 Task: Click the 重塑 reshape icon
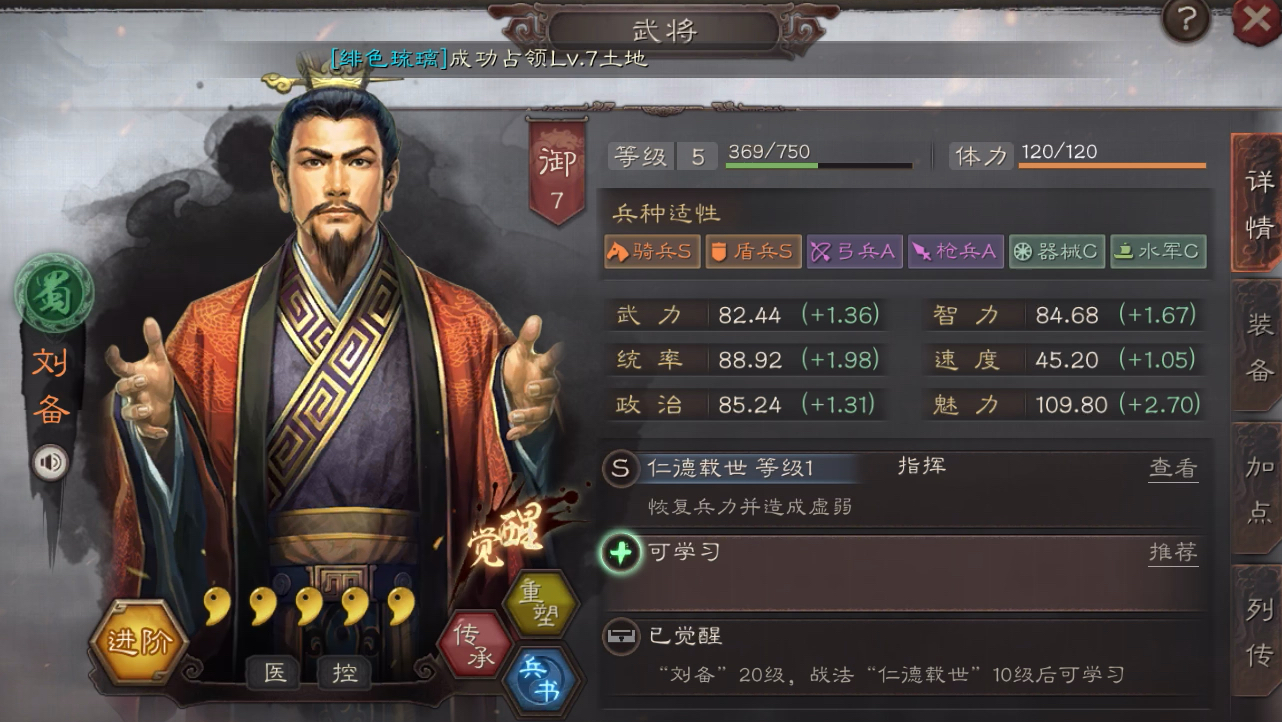pos(541,607)
